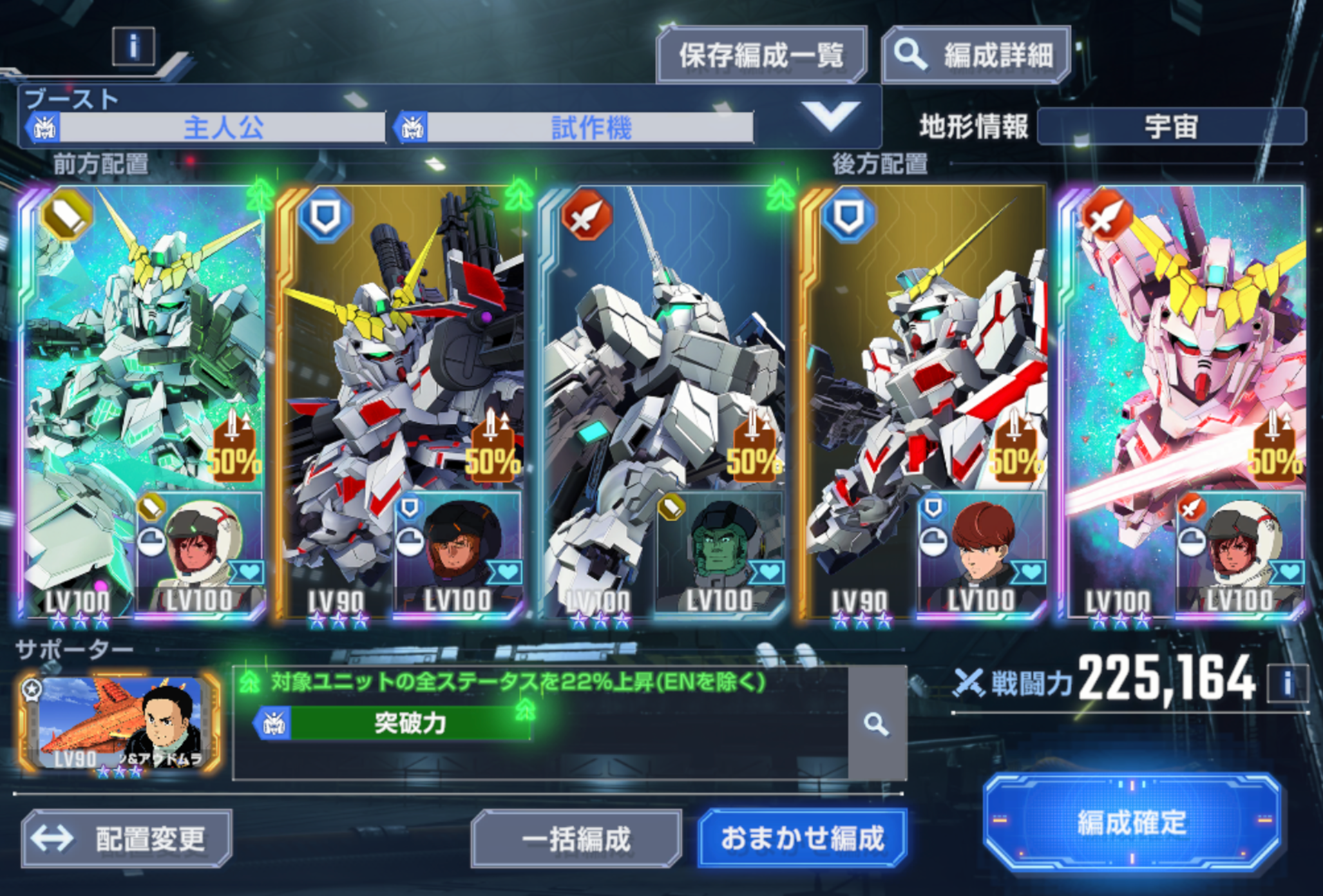Expand the boost panel down arrow
This screenshot has width=1323, height=896.
point(830,117)
